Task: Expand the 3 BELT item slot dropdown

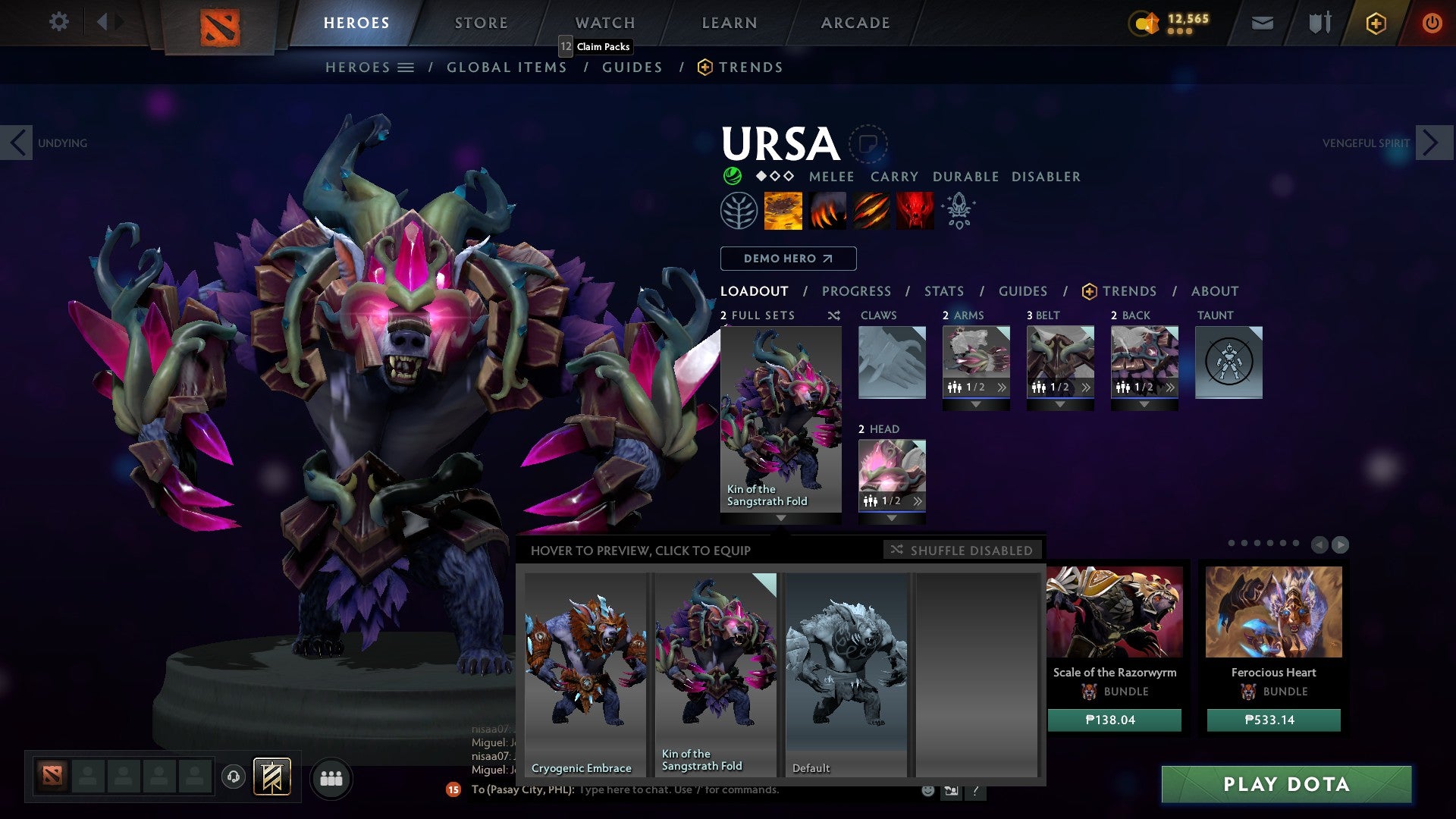Action: click(x=1060, y=405)
